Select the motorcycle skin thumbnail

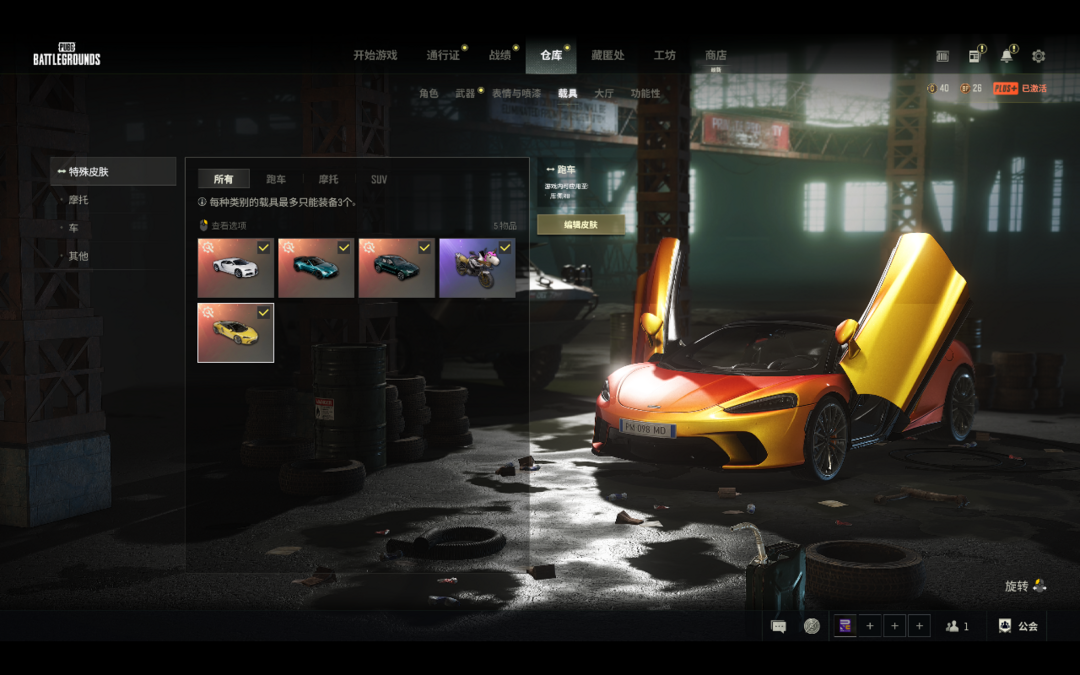pyautogui.click(x=477, y=268)
